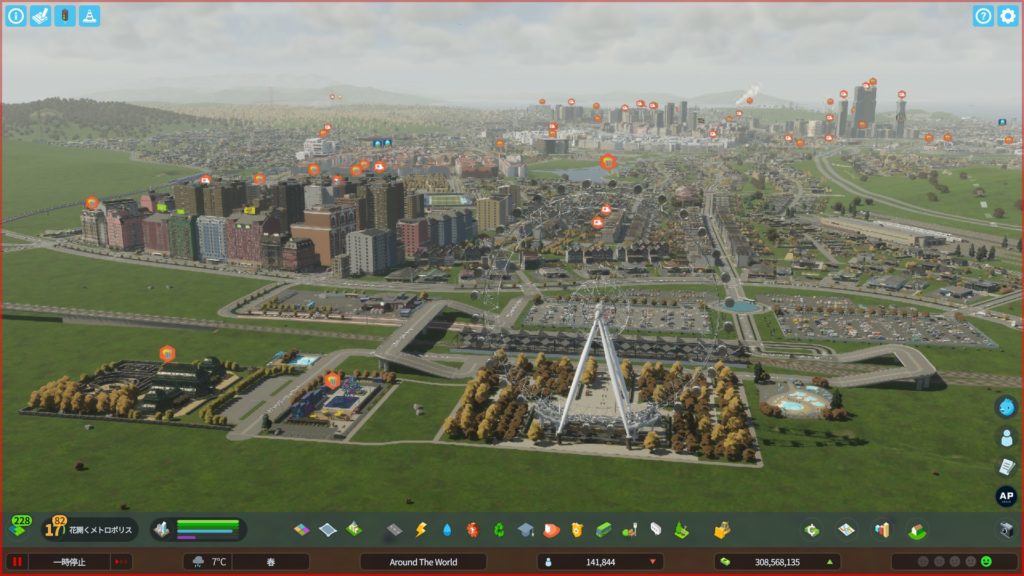1024x576 pixels.
Task: Open the education graduation cap menu
Action: (x=525, y=529)
